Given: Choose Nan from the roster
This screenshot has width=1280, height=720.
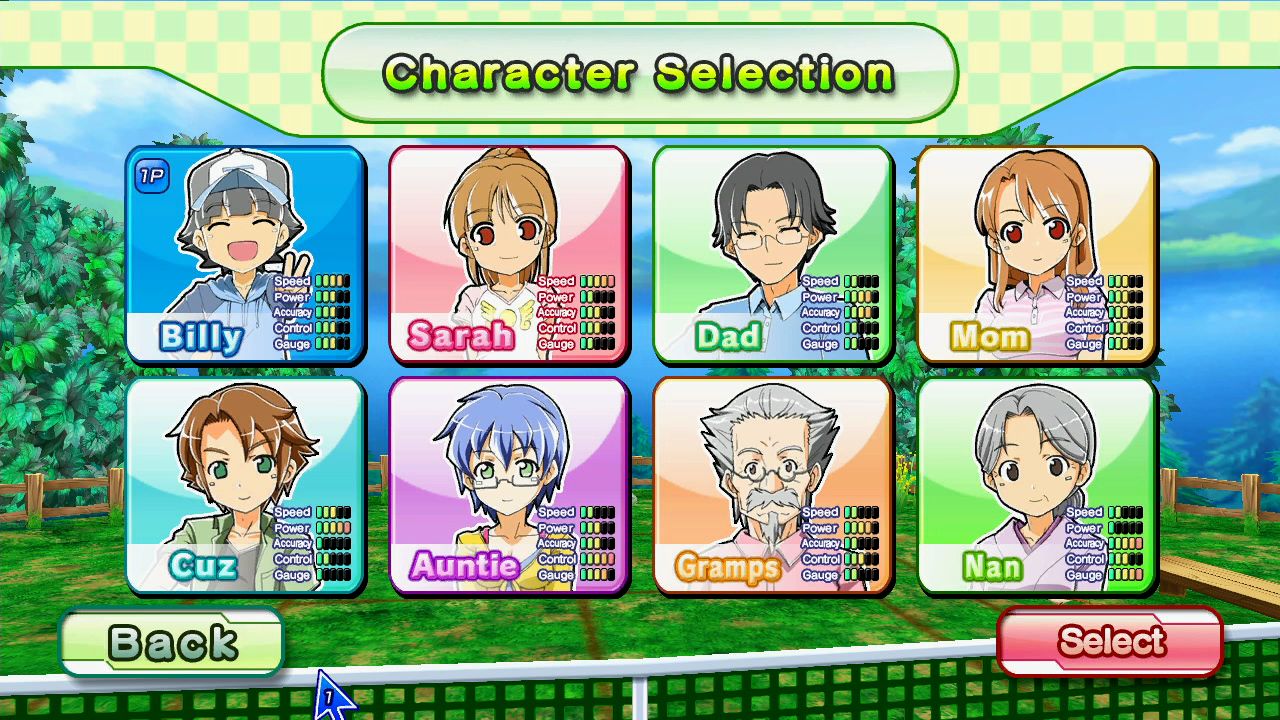Looking at the screenshot, I should [1037, 486].
